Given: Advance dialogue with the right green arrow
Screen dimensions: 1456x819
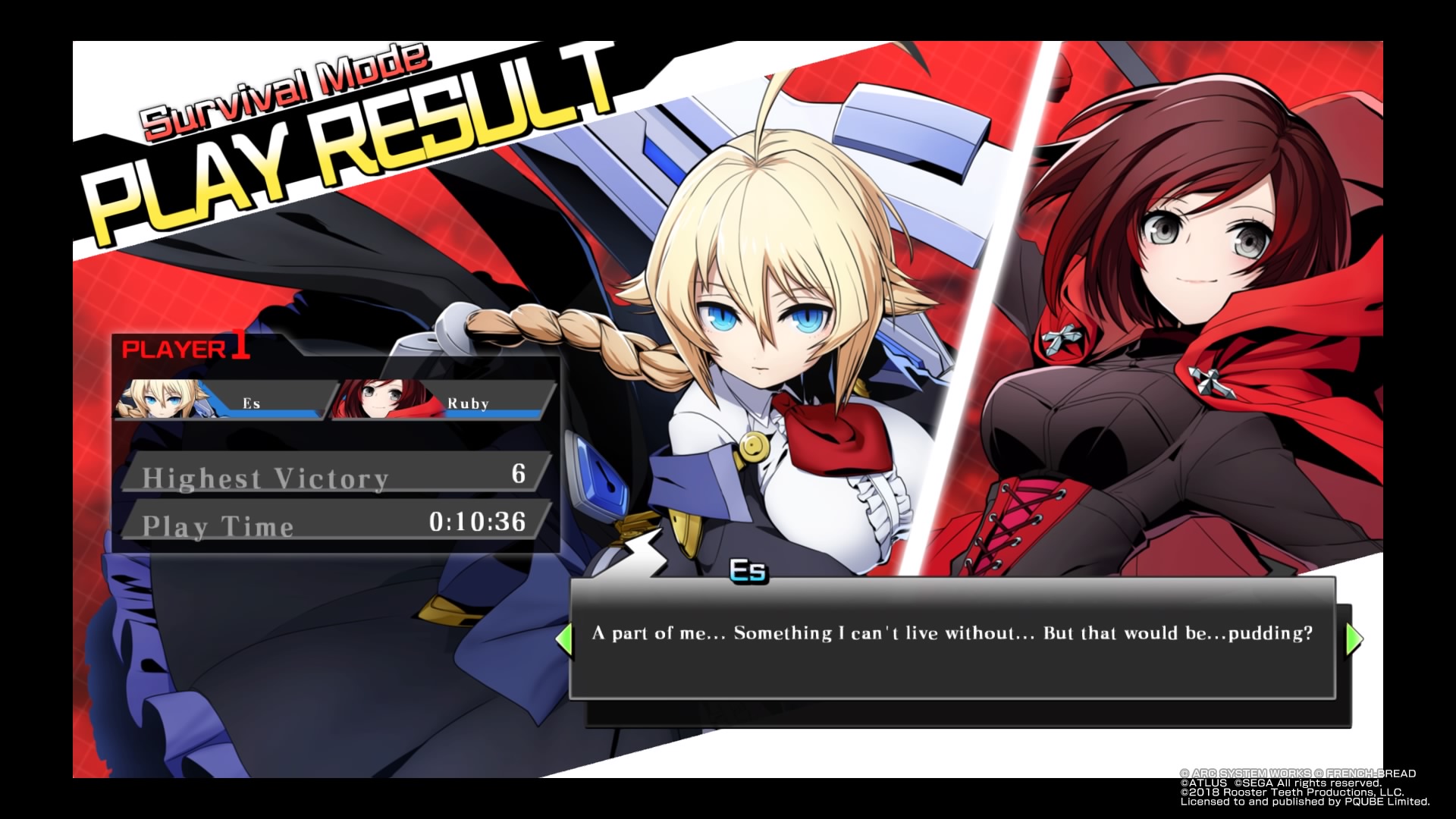Looking at the screenshot, I should (1354, 639).
